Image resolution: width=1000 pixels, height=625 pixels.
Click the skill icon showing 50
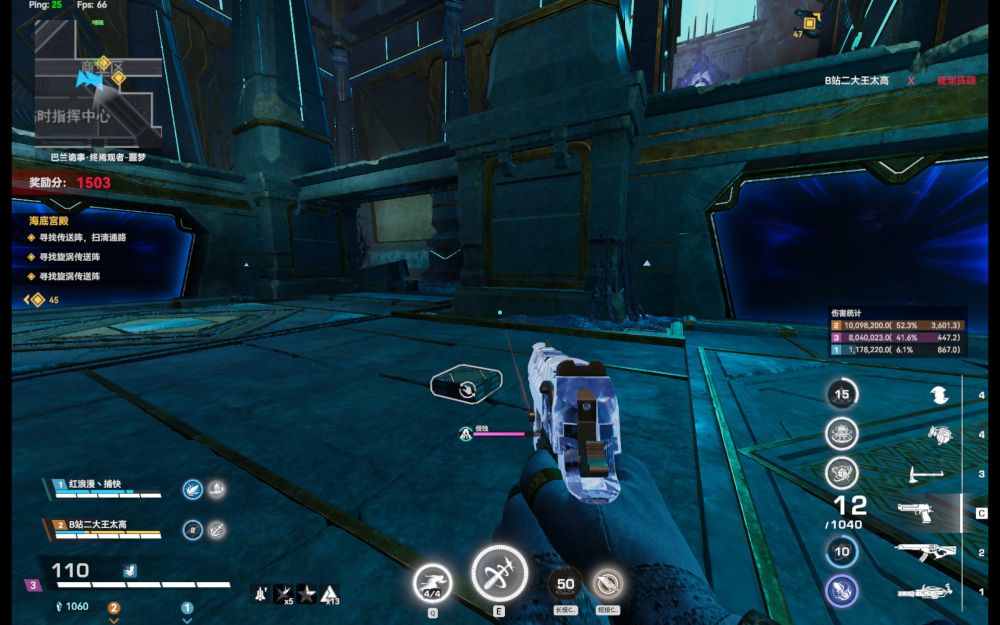[566, 583]
